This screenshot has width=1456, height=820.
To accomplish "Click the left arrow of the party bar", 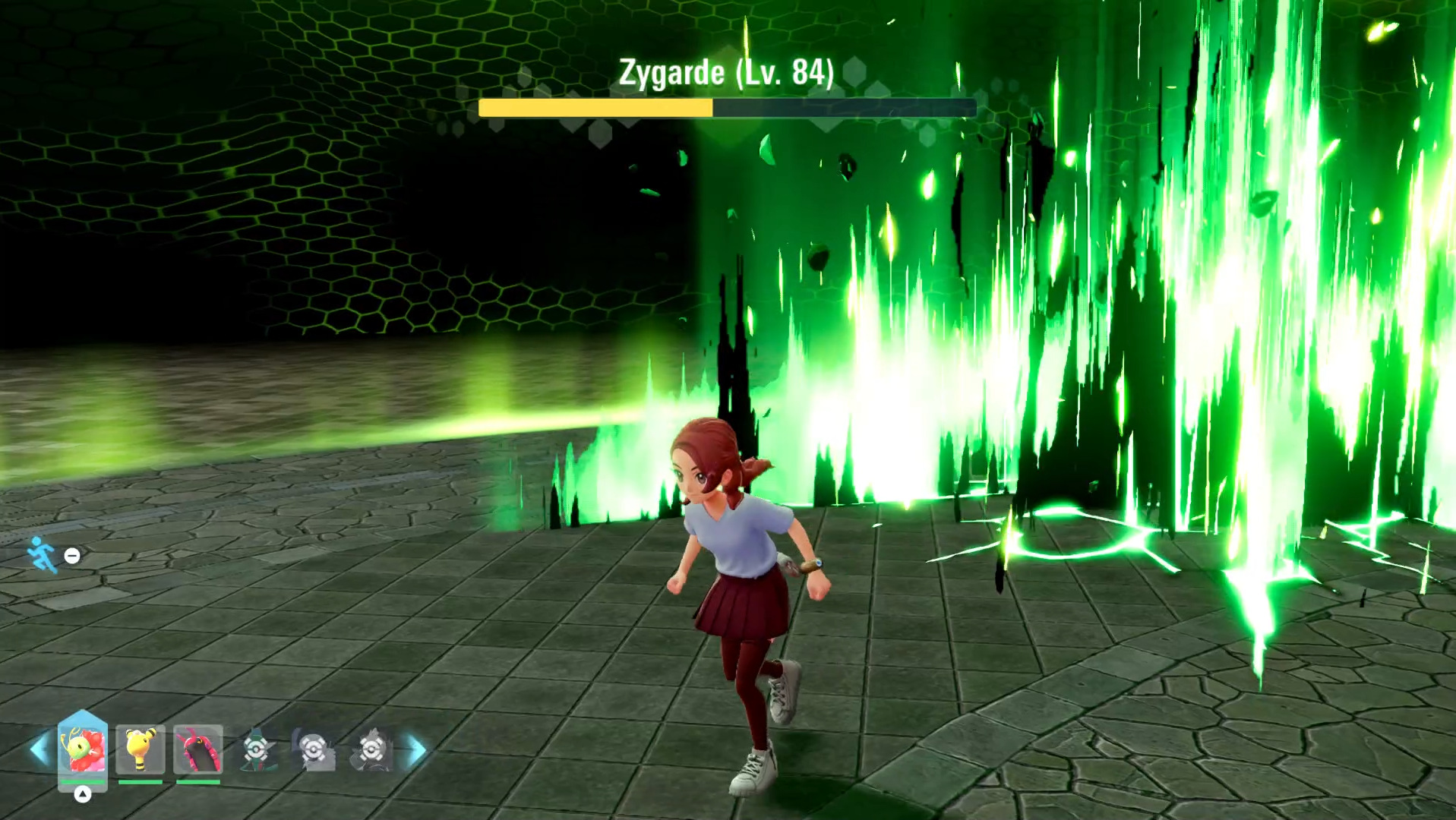I will tap(39, 749).
